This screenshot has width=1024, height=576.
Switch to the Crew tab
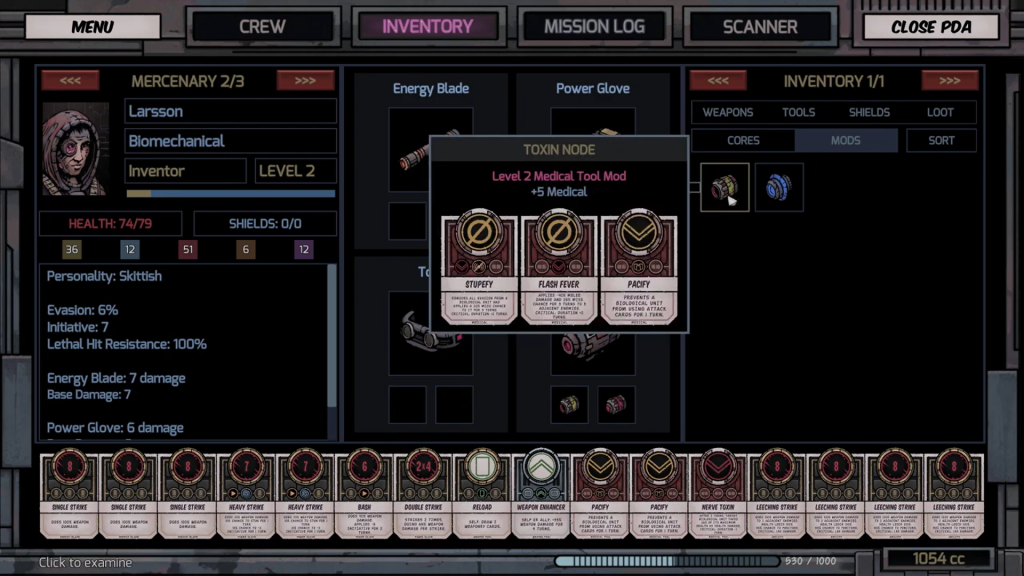tap(263, 27)
